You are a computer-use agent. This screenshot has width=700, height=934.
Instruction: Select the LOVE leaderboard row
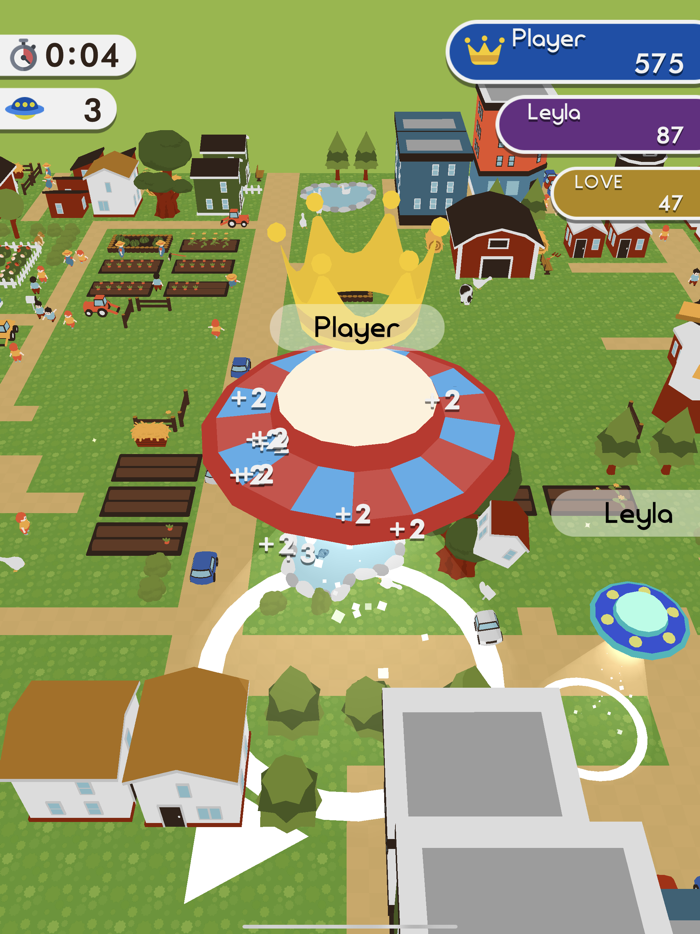(626, 193)
